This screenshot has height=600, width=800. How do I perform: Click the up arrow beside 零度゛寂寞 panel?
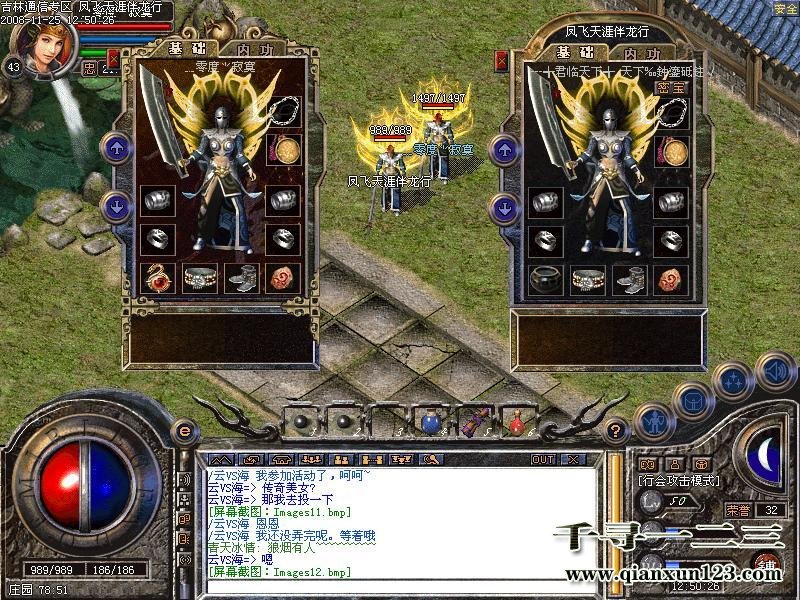click(118, 148)
